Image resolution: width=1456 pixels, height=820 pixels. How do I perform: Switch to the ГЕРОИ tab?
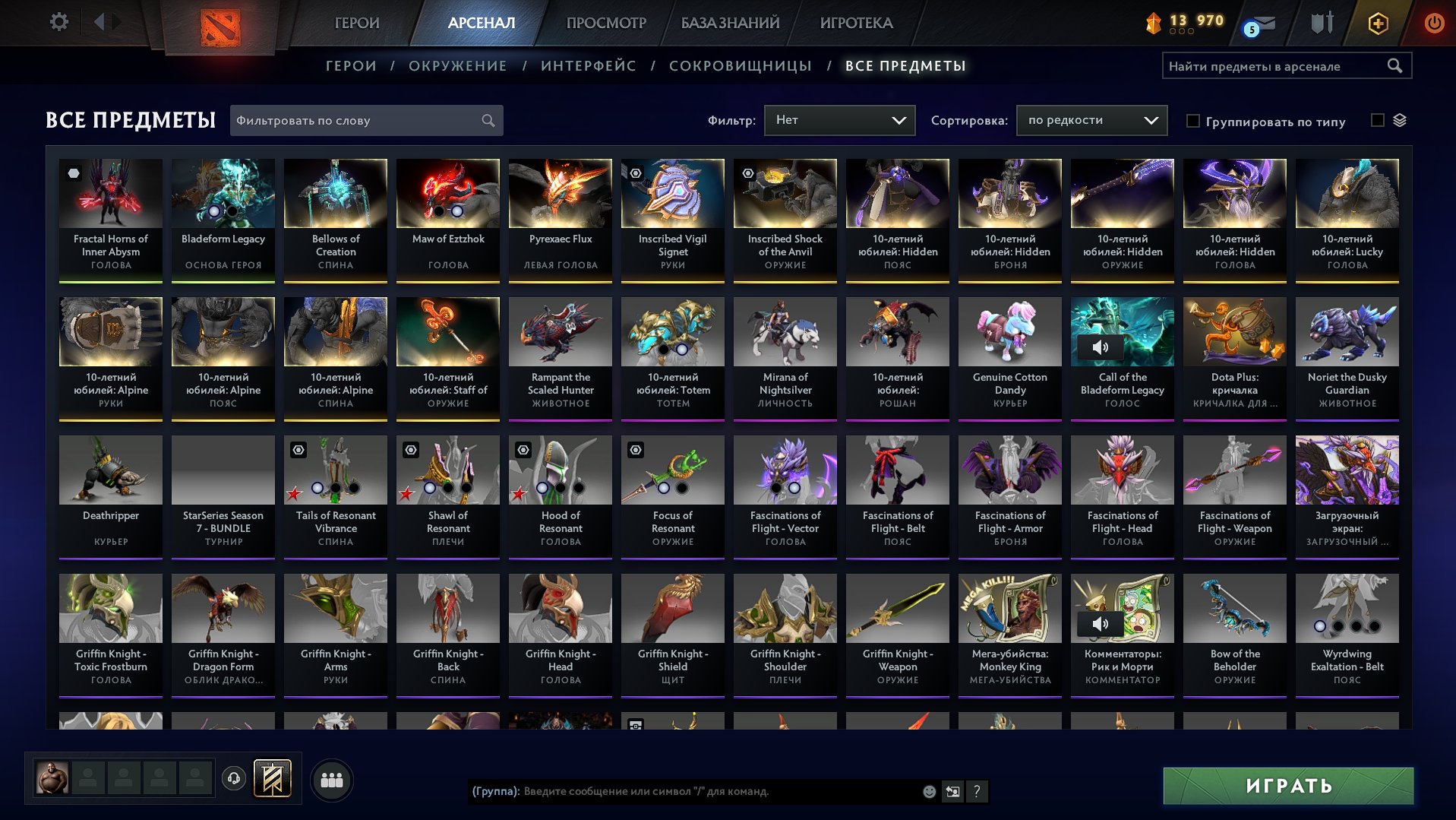click(357, 23)
